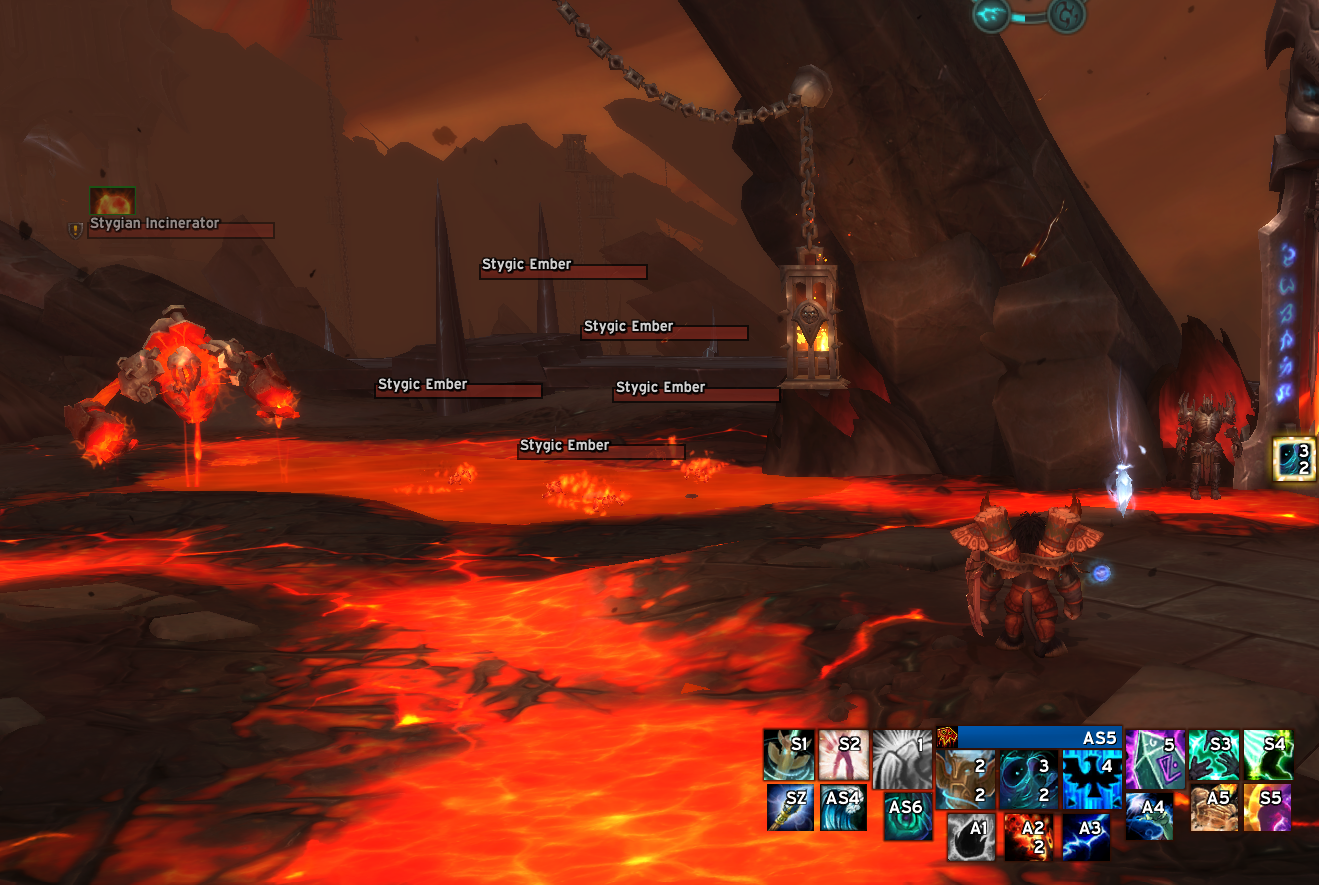The width and height of the screenshot is (1319, 885).
Task: Use the S4 green glowing figure ability
Action: click(1267, 755)
